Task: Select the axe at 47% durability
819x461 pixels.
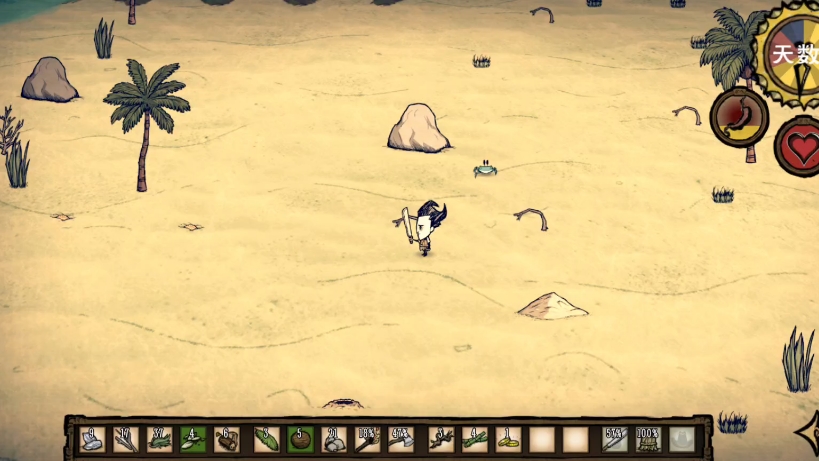Action: [402, 439]
